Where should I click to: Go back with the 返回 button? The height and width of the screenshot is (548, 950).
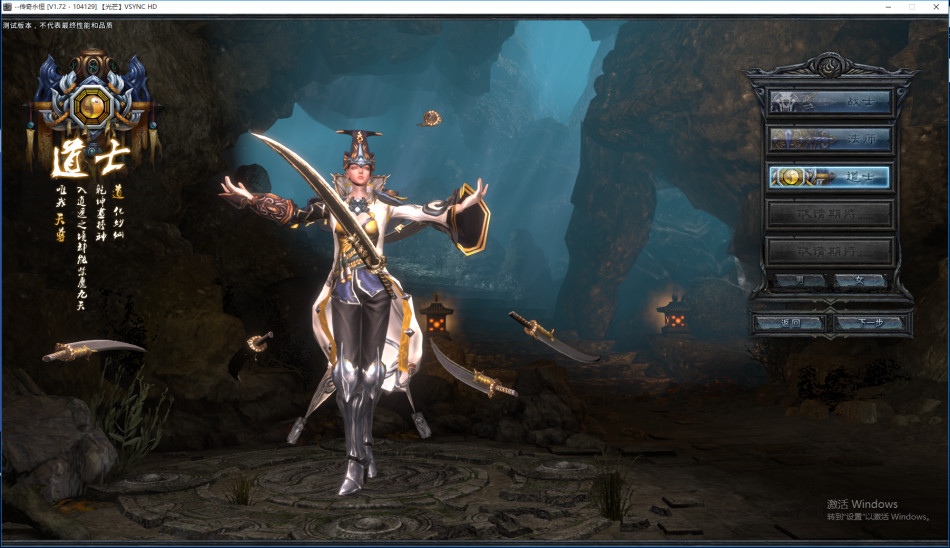click(789, 323)
